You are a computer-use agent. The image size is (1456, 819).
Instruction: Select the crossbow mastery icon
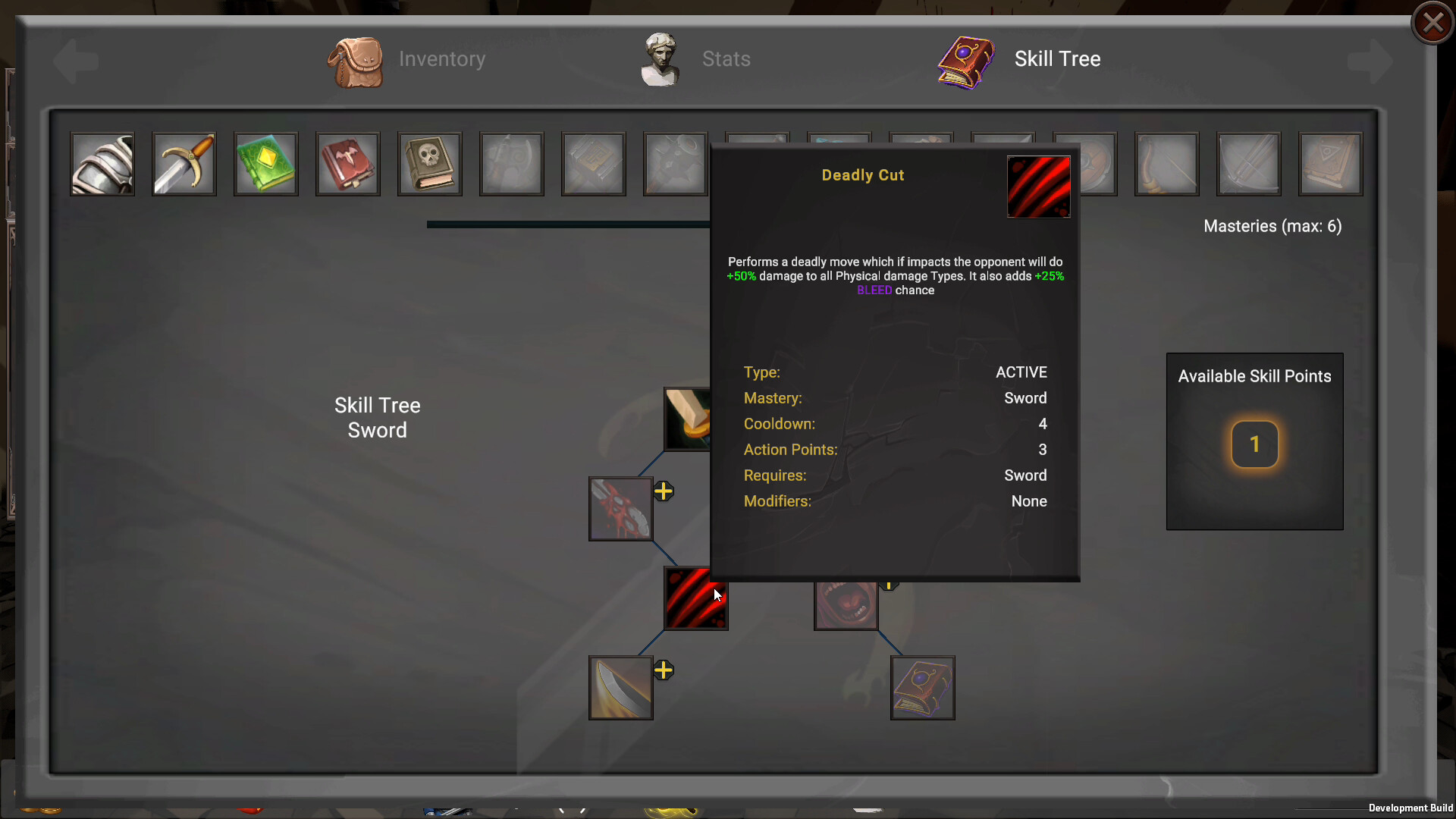point(1248,164)
